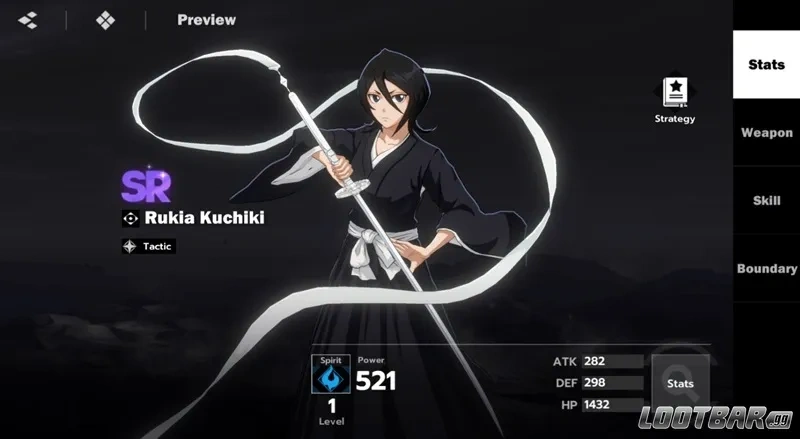Open the Weapon tab
The height and width of the screenshot is (439, 800).
tap(766, 133)
